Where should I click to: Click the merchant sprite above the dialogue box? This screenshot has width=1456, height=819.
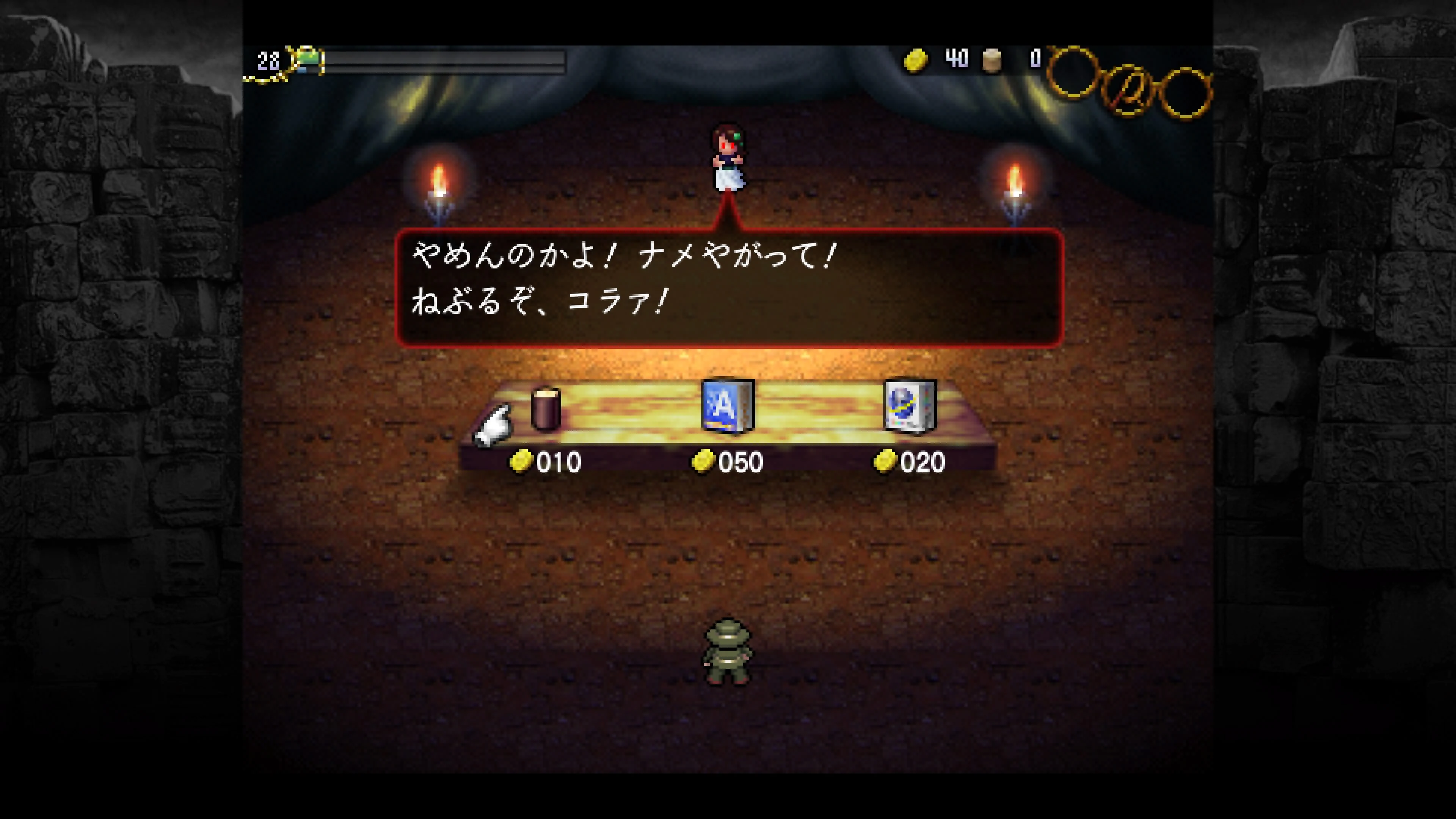tap(730, 158)
